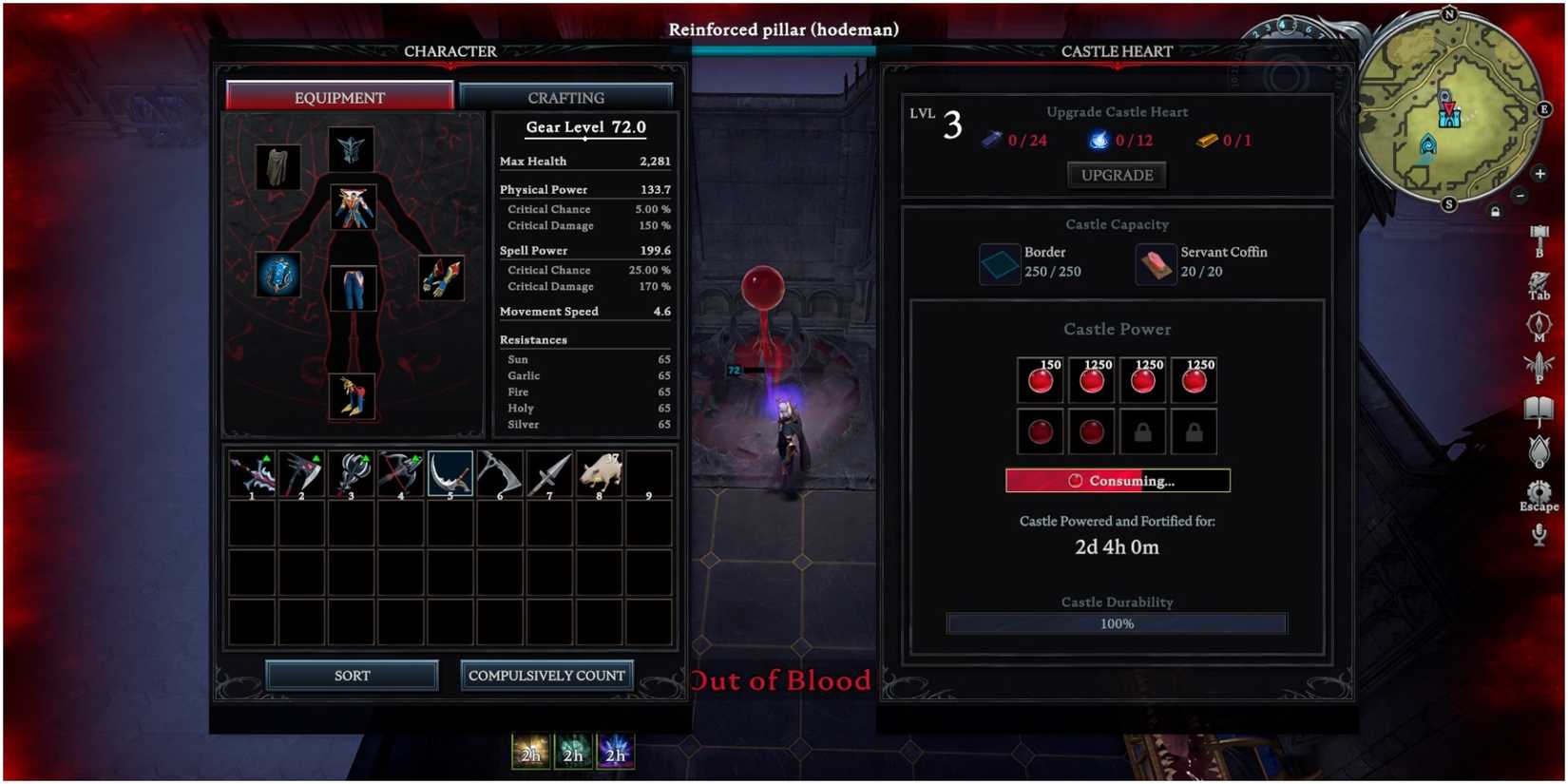
Task: Select the spear in hotbar slot 1
Action: click(251, 472)
